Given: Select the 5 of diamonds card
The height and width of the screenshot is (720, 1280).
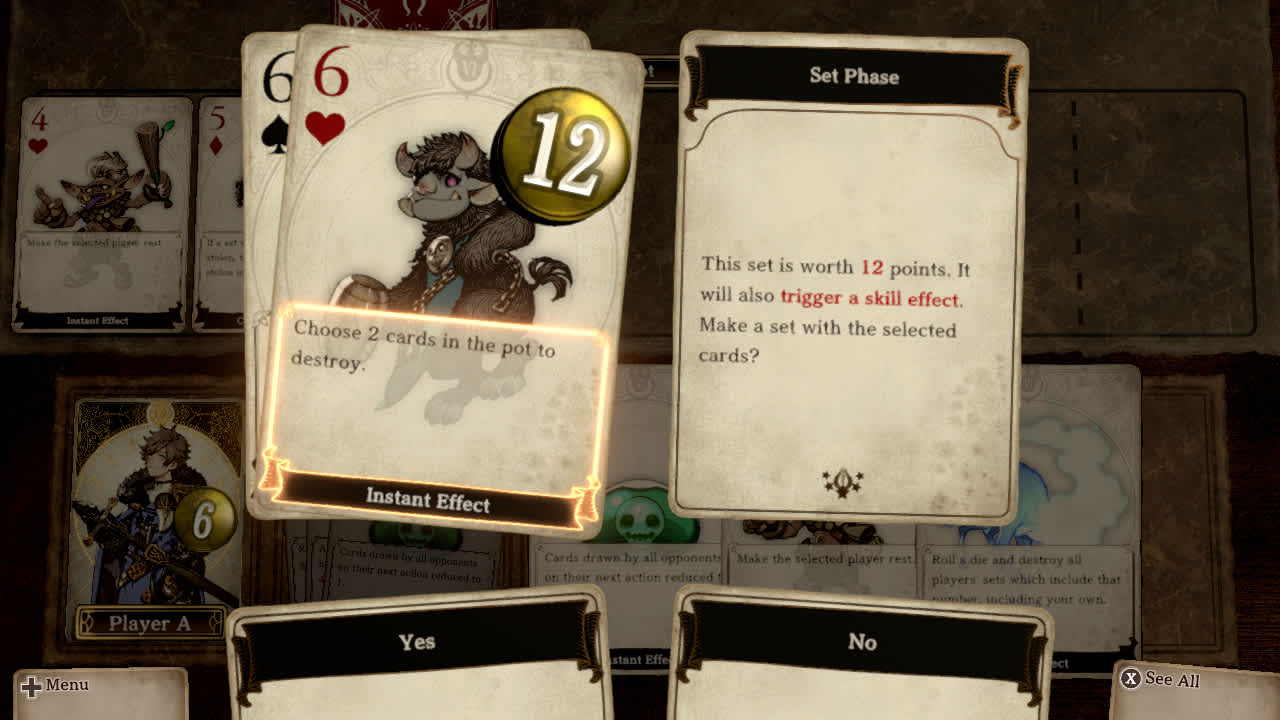Looking at the screenshot, I should 218,180.
